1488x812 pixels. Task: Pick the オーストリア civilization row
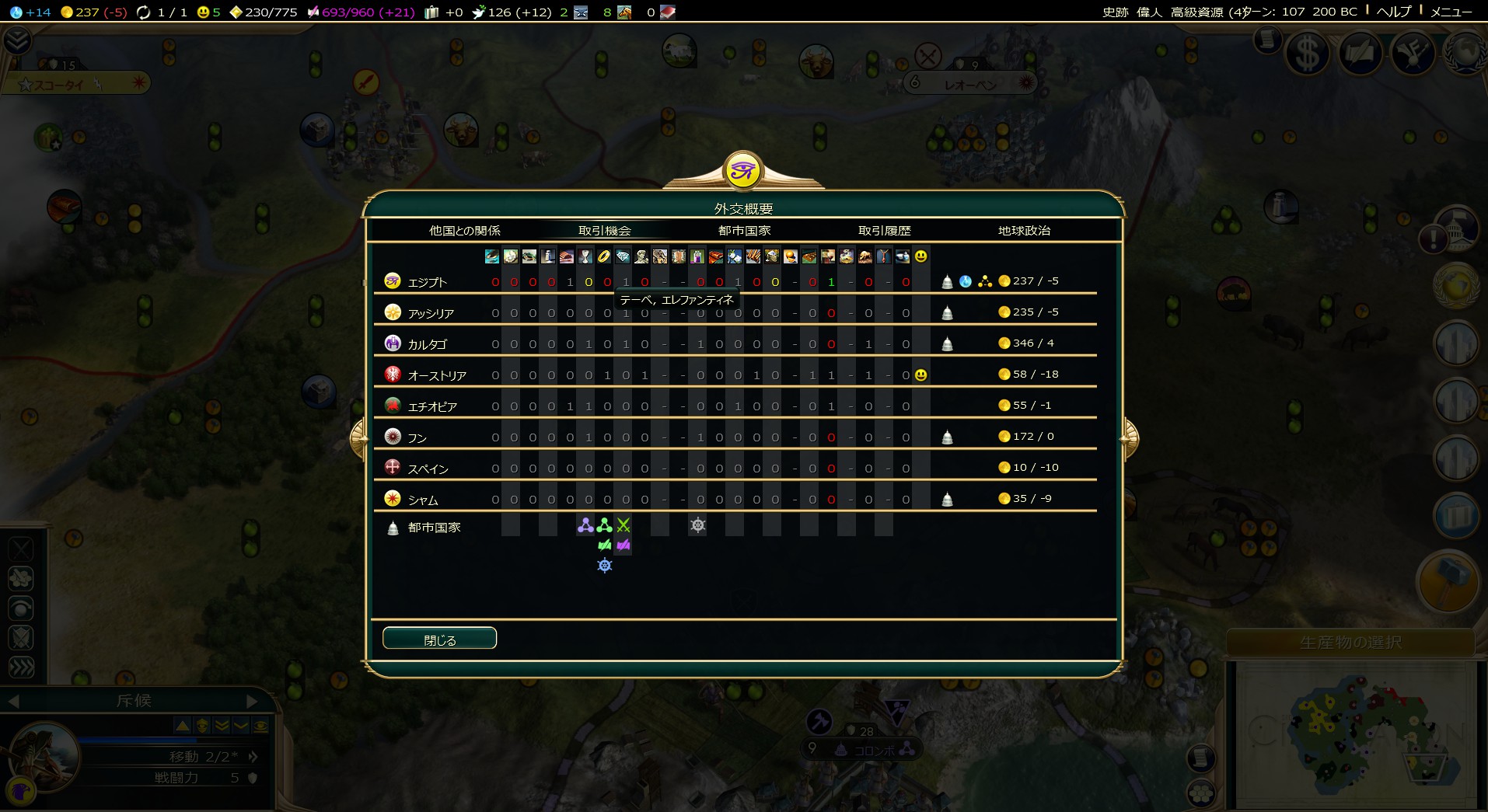tap(437, 375)
